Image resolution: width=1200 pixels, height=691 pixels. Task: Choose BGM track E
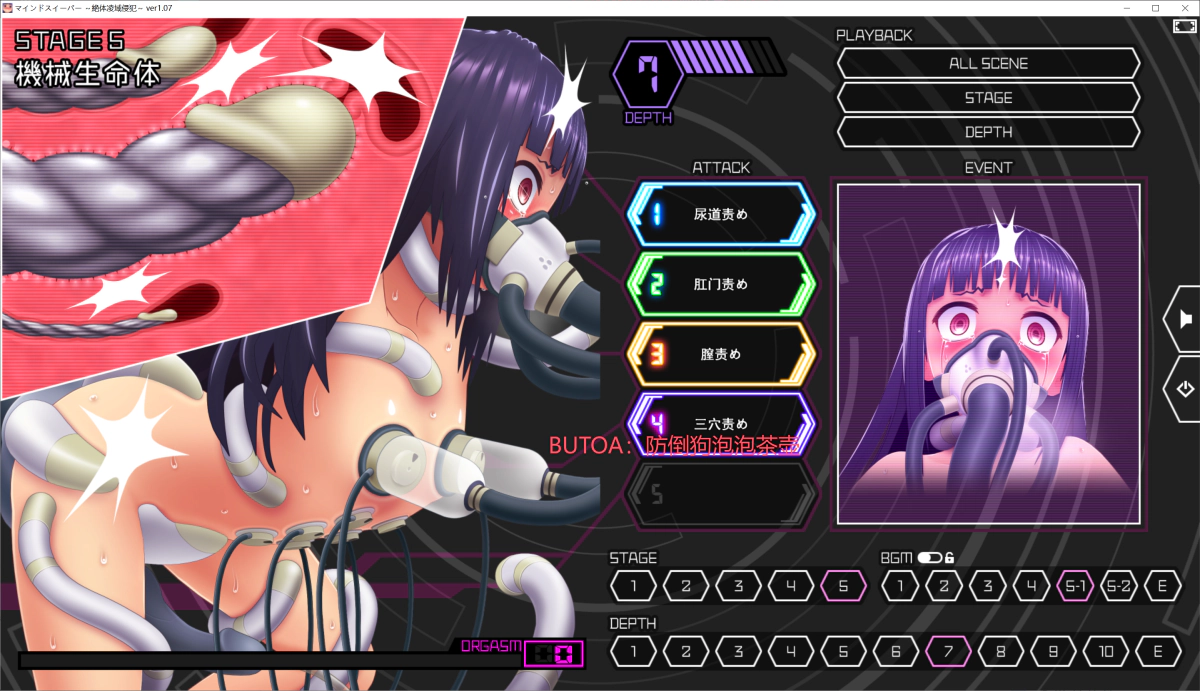pos(1162,586)
